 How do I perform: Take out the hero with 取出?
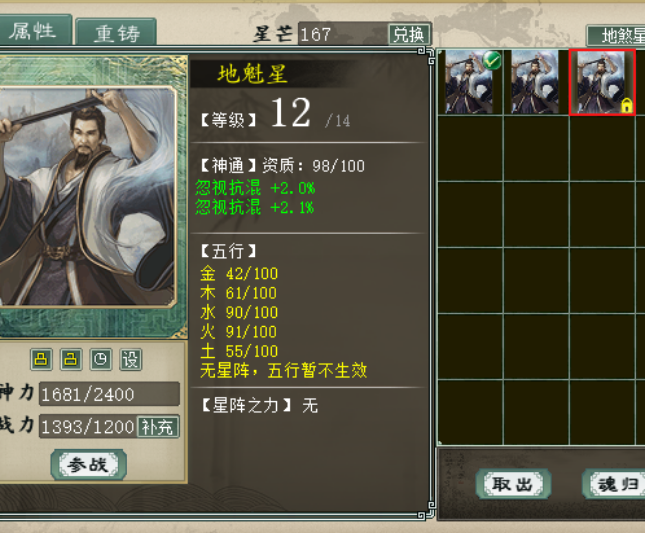(x=514, y=484)
